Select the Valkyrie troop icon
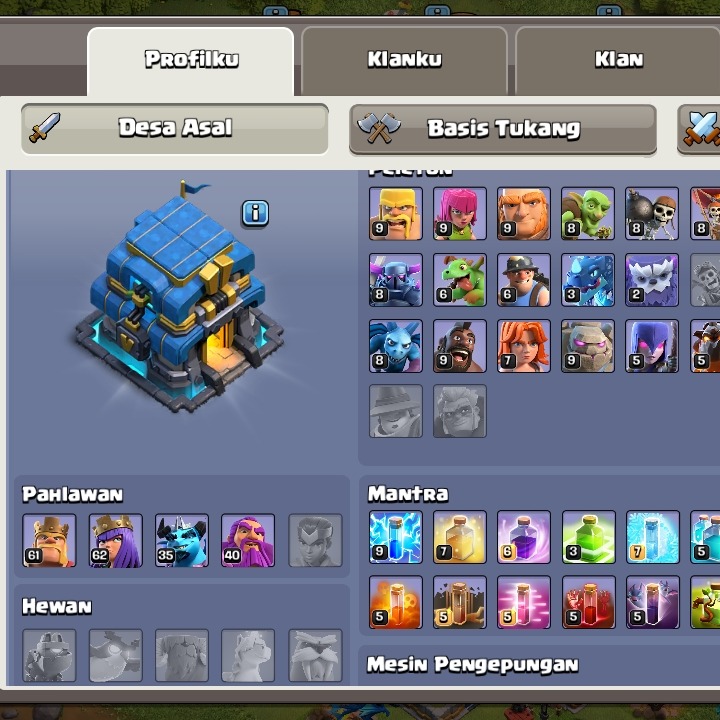Screen dimensions: 720x720 tap(524, 346)
